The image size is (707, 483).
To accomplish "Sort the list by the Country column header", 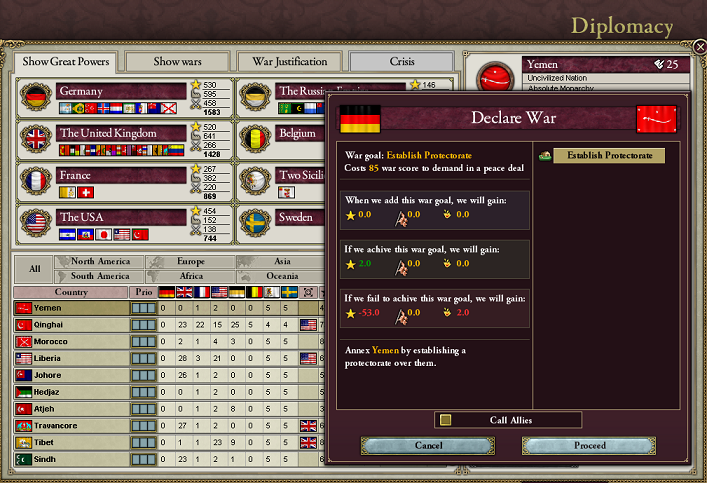I will click(x=70, y=292).
